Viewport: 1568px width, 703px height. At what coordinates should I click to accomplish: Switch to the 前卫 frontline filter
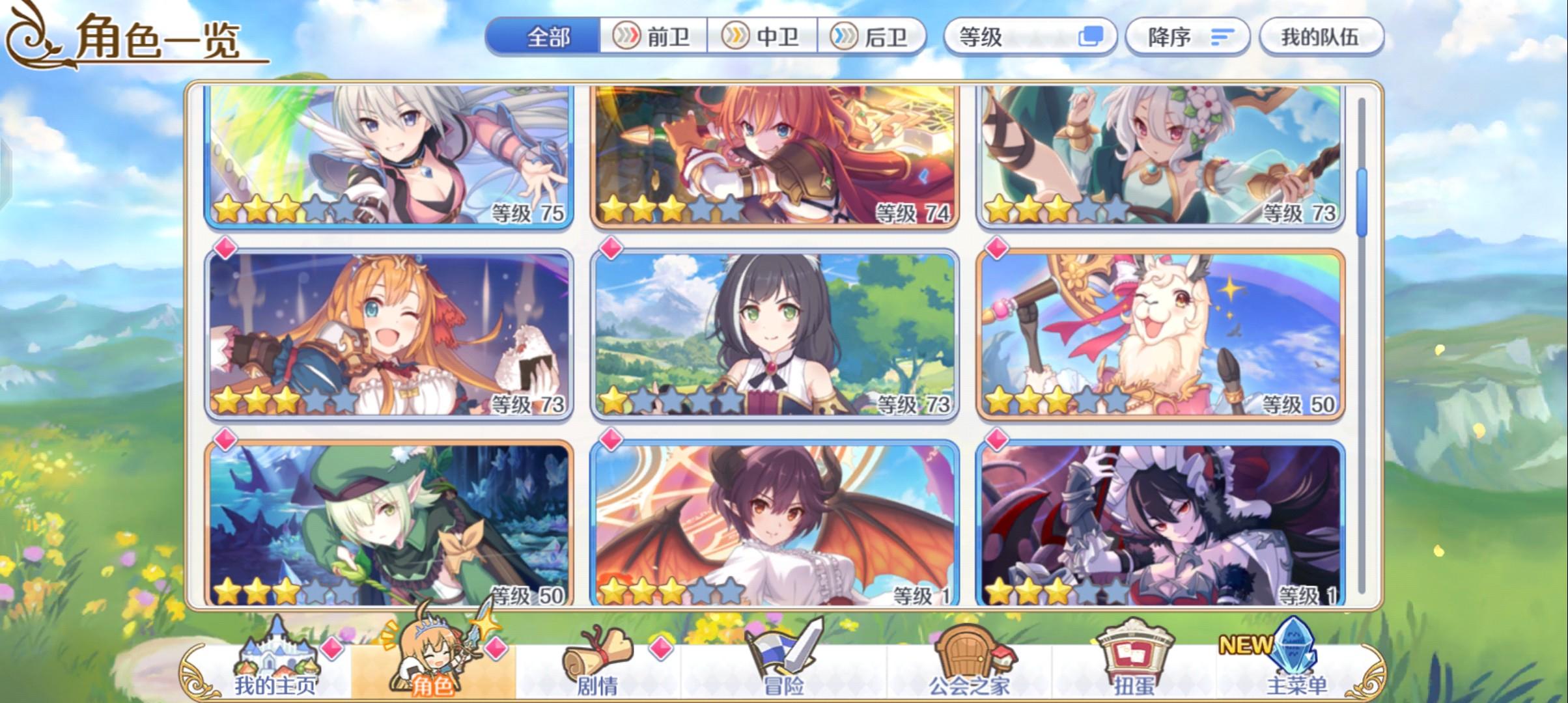(x=654, y=37)
